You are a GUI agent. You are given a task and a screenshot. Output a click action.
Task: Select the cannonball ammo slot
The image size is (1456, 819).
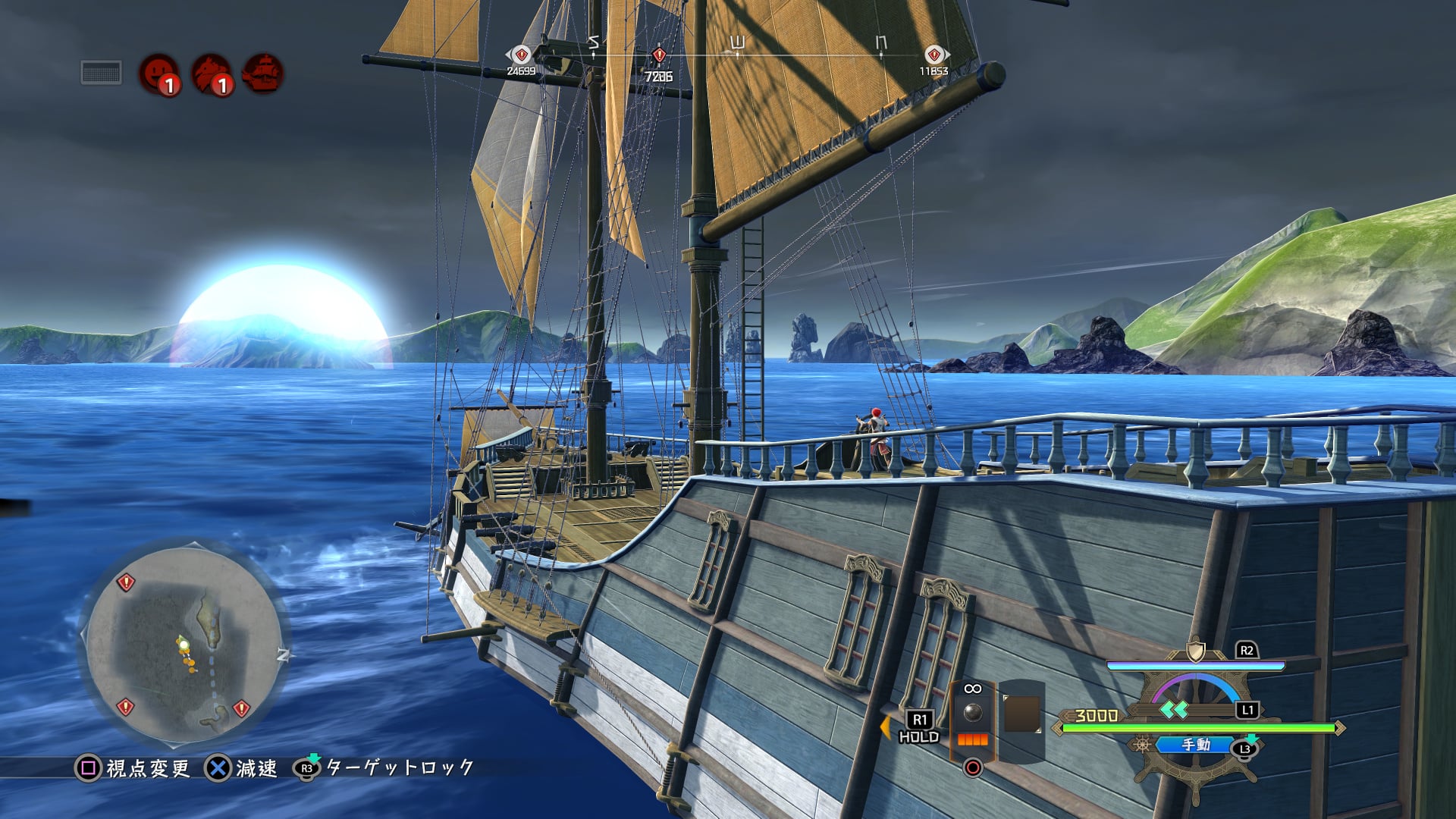click(972, 713)
